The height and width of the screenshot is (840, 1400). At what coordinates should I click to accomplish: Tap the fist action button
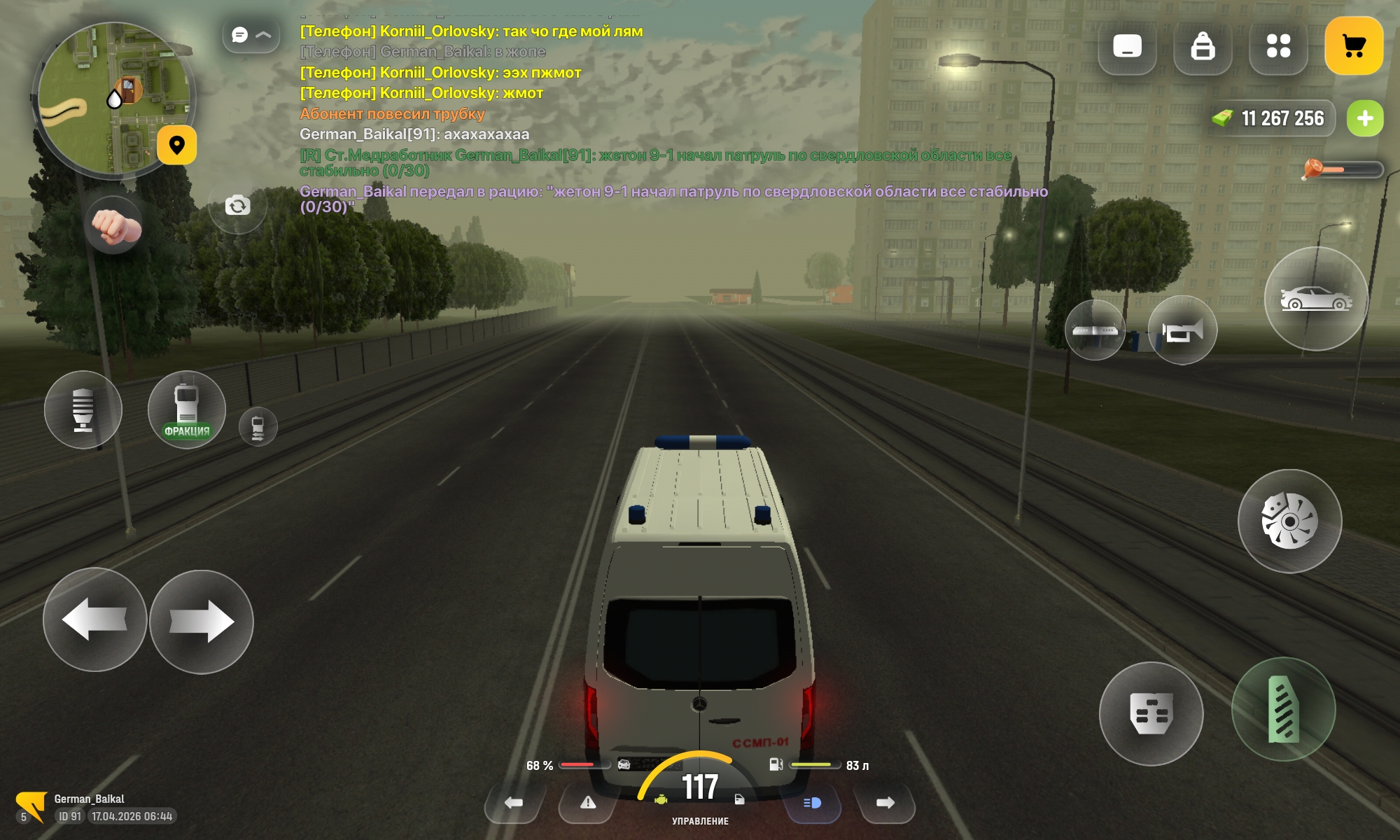pyautogui.click(x=114, y=226)
